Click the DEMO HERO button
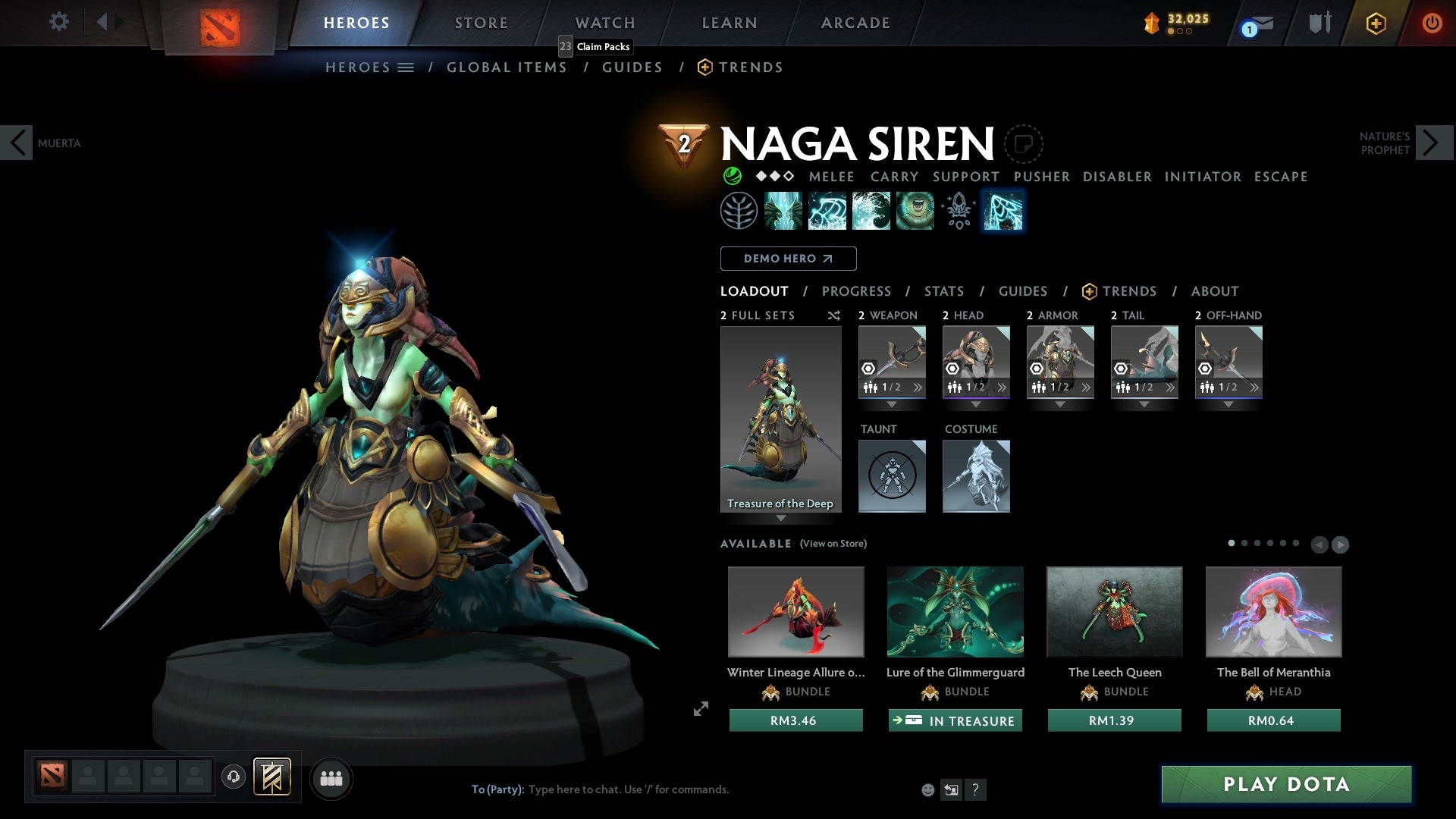Viewport: 1456px width, 819px height. coord(787,259)
